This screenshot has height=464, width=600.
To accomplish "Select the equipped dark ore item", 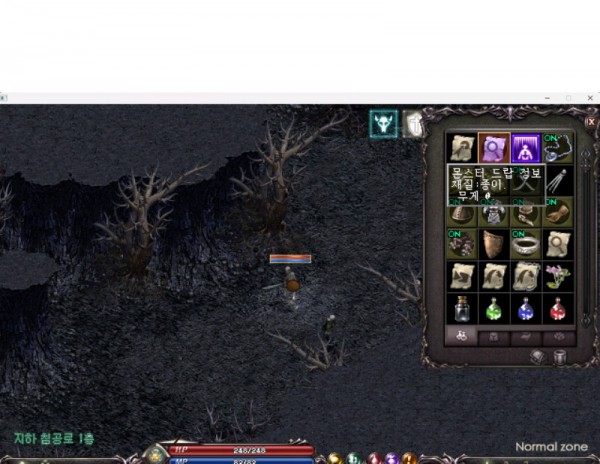I will pyautogui.click(x=461, y=244).
